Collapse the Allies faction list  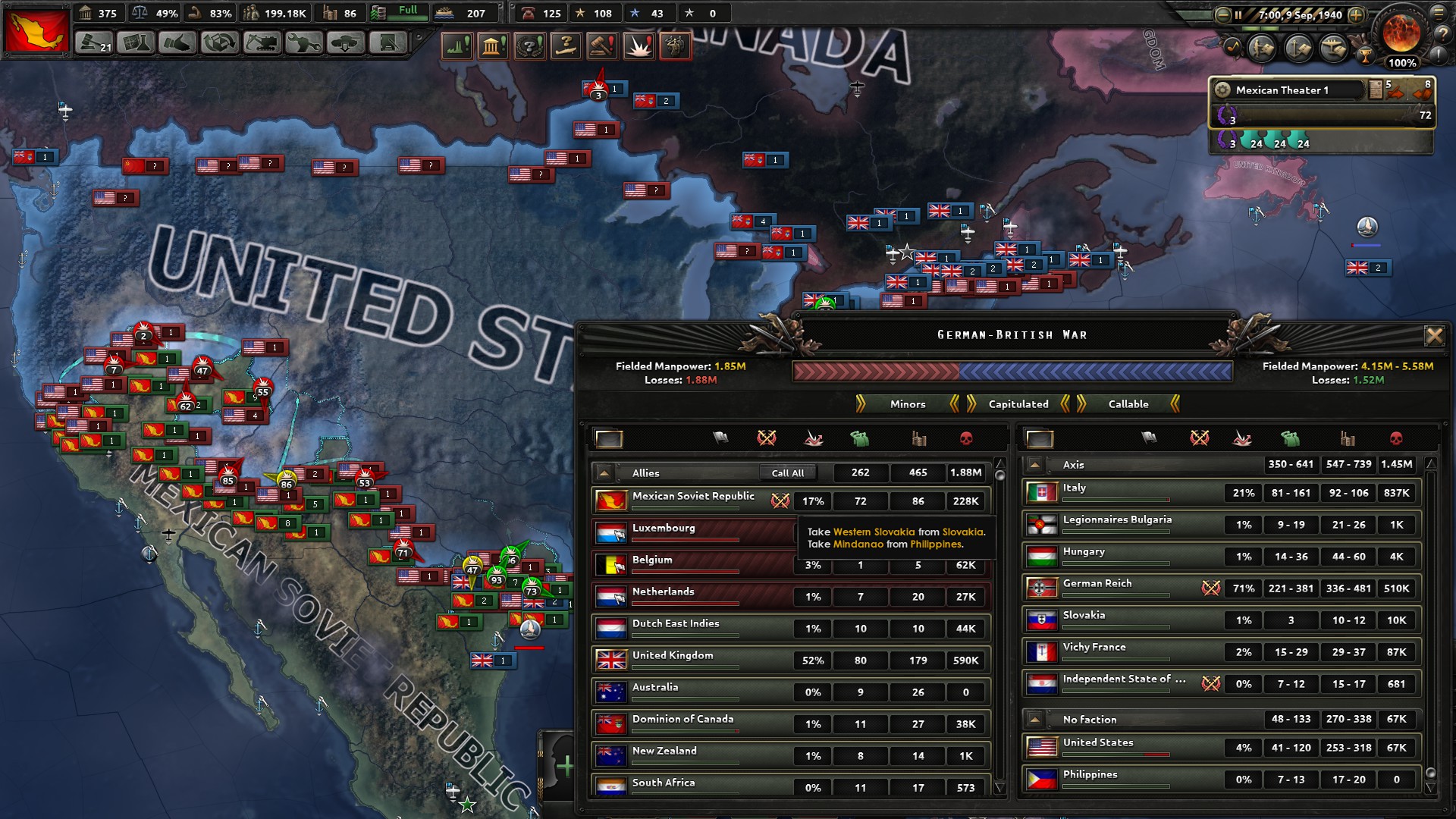pos(604,472)
